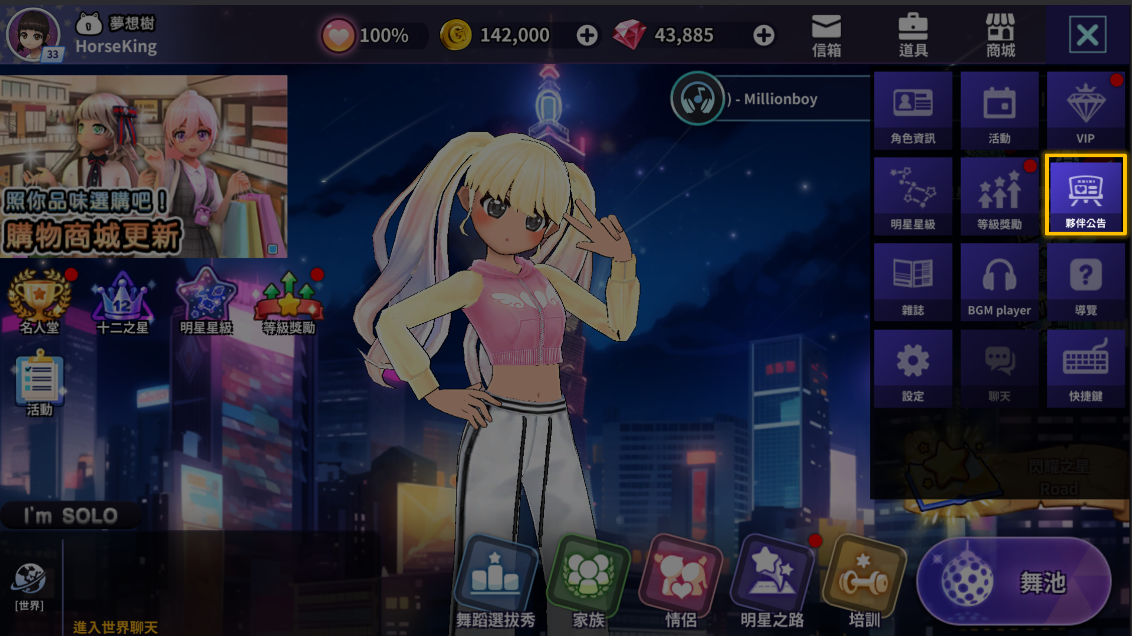
Task: Open the 道具 items bag
Action: (x=913, y=36)
